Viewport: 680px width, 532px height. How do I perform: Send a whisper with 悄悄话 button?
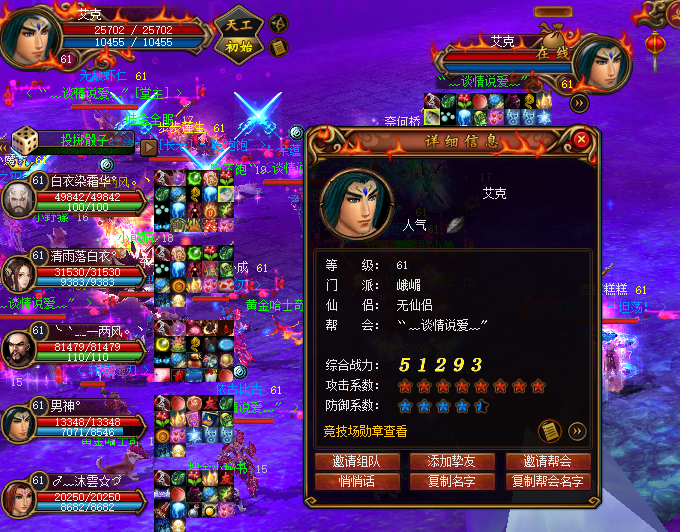pos(356,482)
